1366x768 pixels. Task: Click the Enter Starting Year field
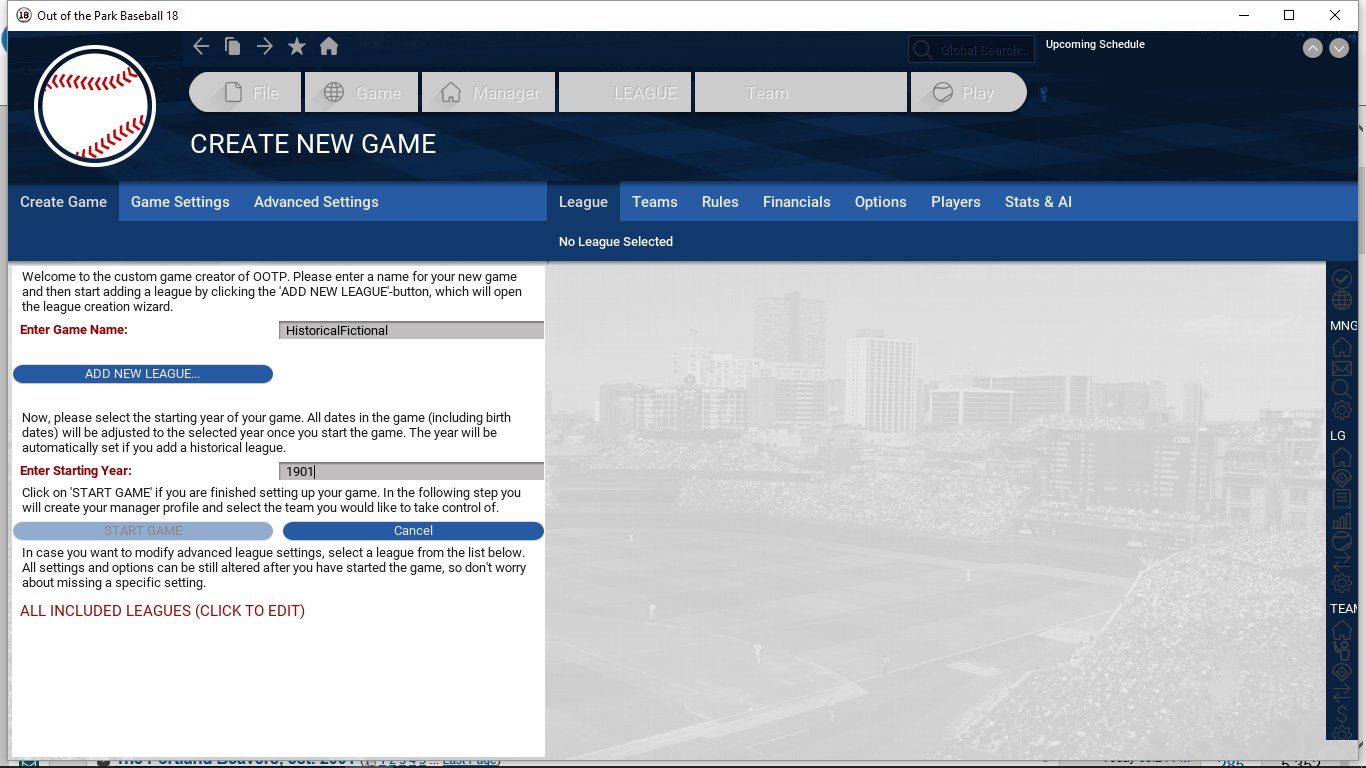click(x=411, y=471)
